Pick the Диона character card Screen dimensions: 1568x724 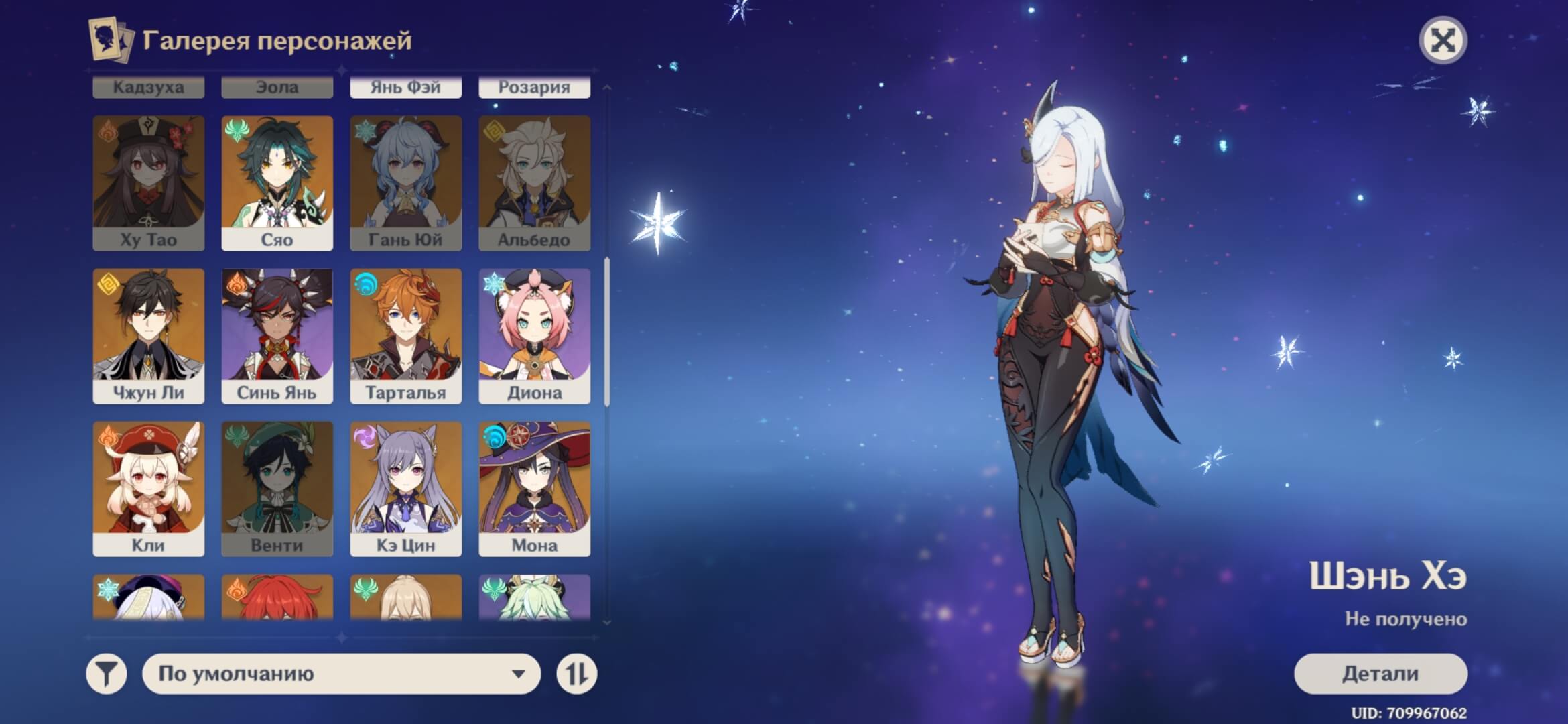point(534,336)
